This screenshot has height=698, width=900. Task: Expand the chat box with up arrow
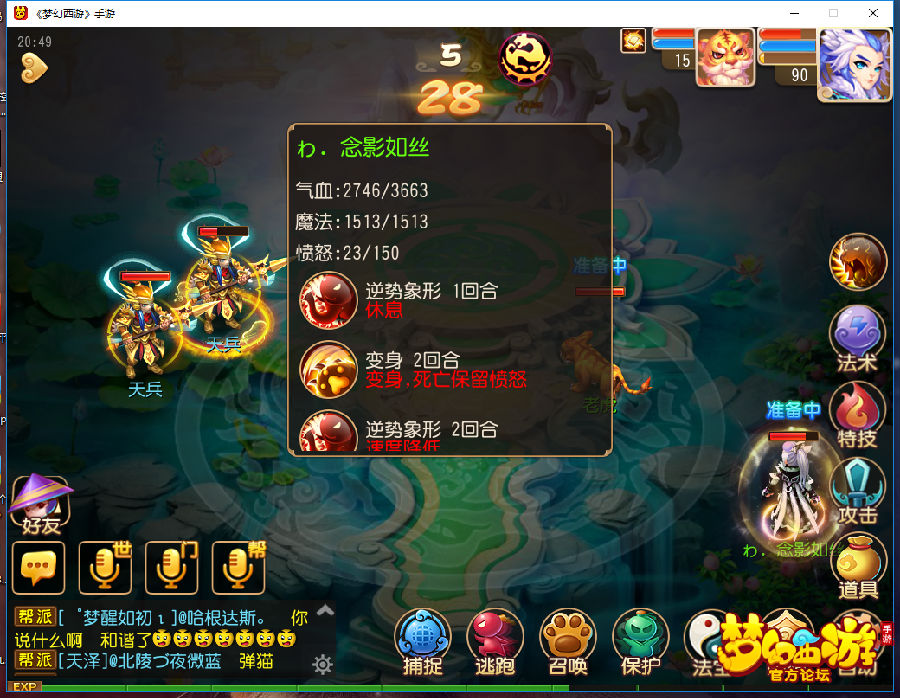coord(325,609)
